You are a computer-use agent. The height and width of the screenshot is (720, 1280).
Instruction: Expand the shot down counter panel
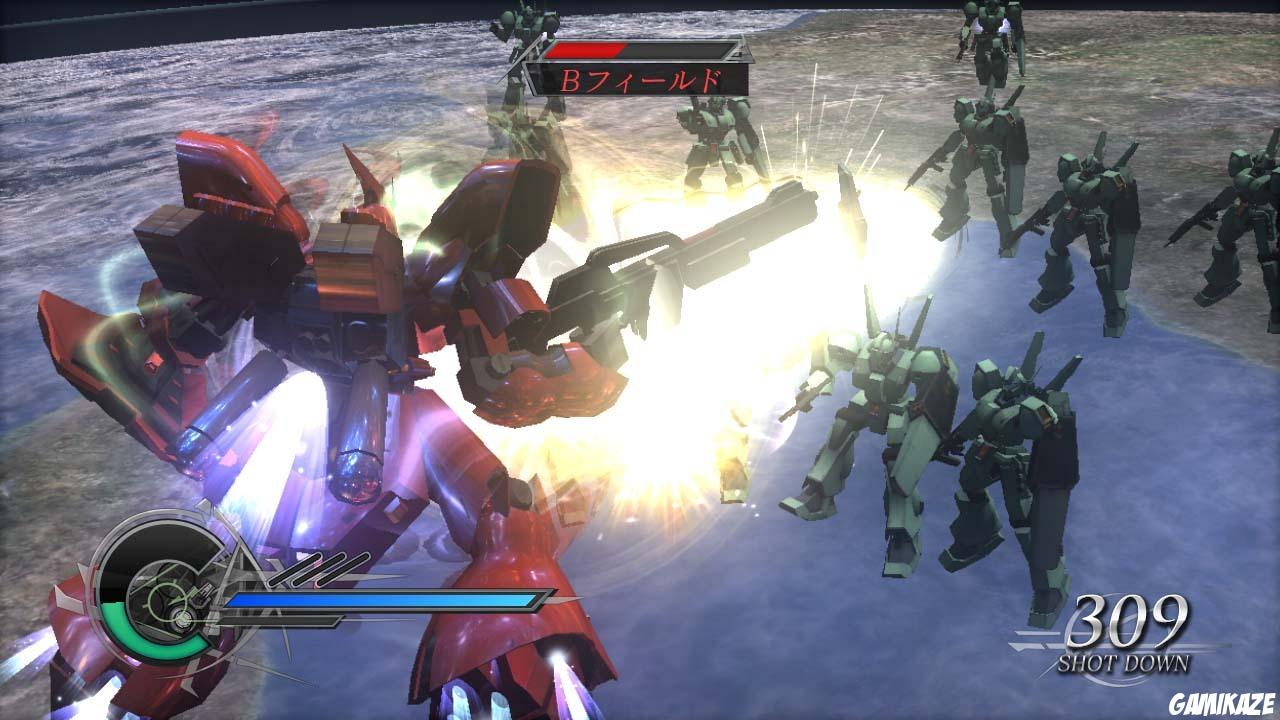point(1128,640)
